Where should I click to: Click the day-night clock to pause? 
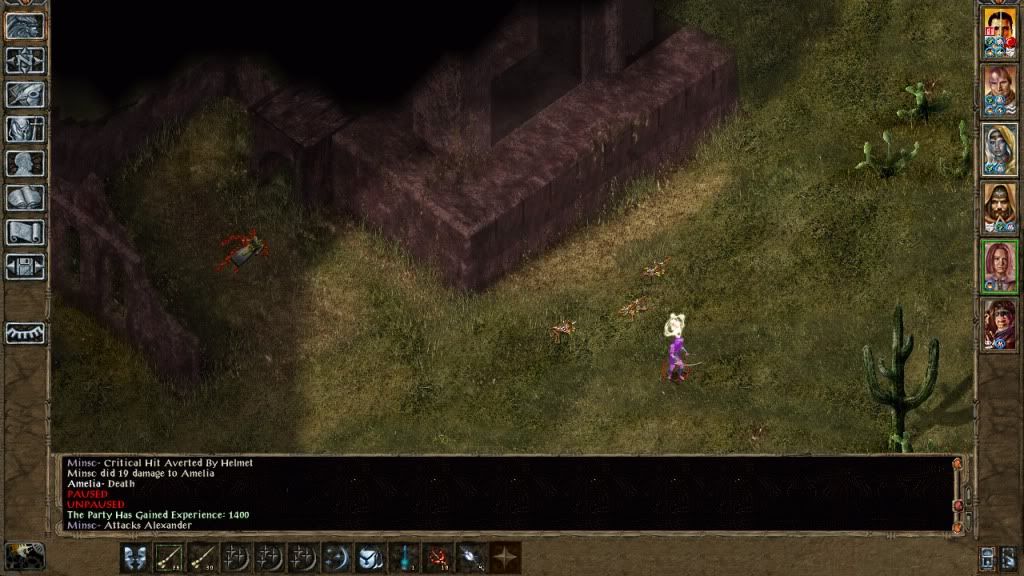pos(25,555)
